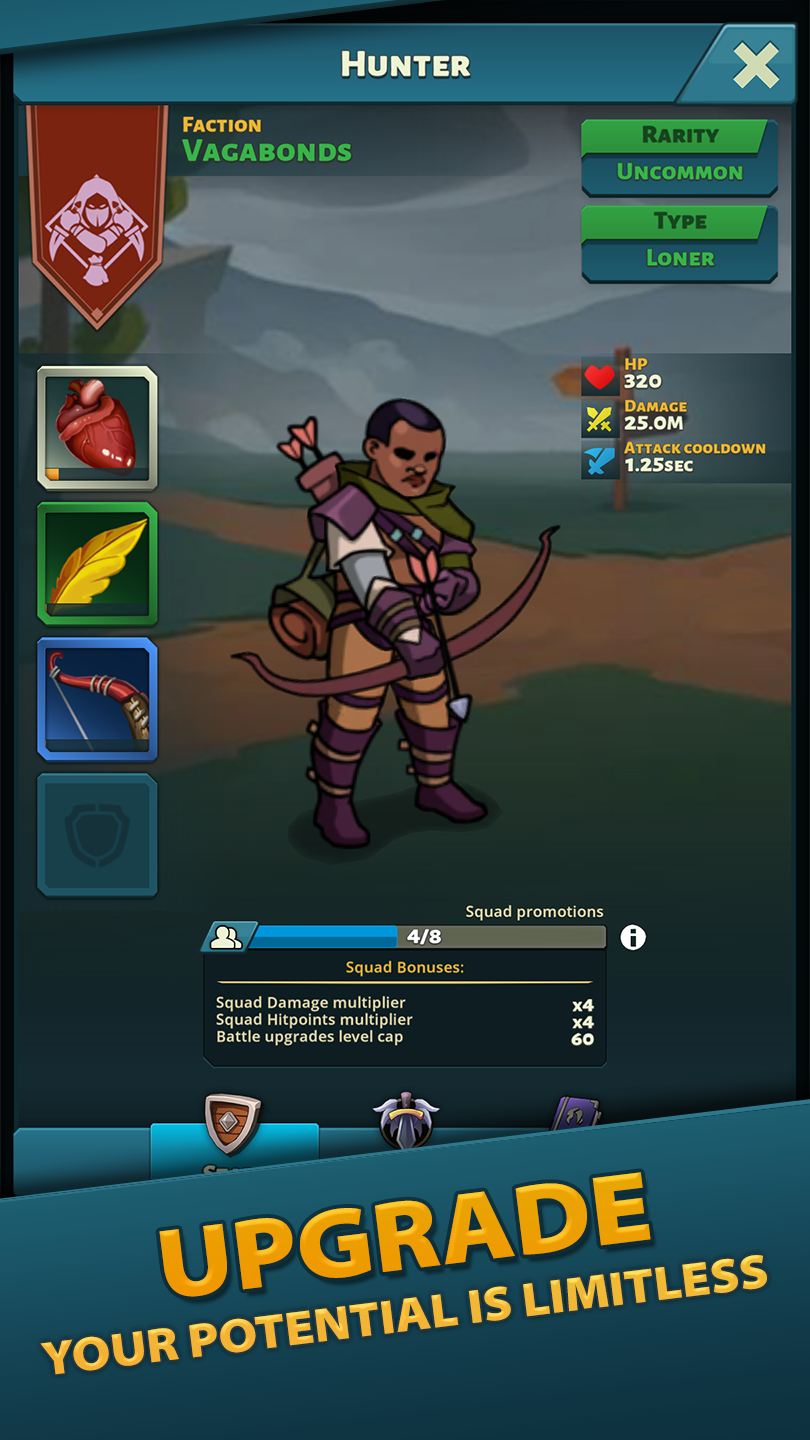The height and width of the screenshot is (1440, 810).
Task: Open the winged helmet tab
Action: [x=406, y=1122]
